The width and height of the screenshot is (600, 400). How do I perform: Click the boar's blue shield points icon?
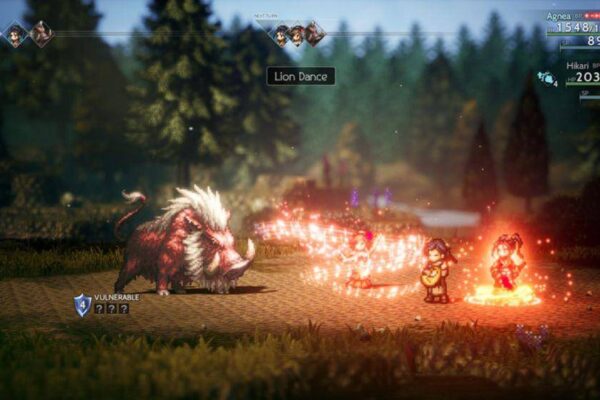coord(82,304)
